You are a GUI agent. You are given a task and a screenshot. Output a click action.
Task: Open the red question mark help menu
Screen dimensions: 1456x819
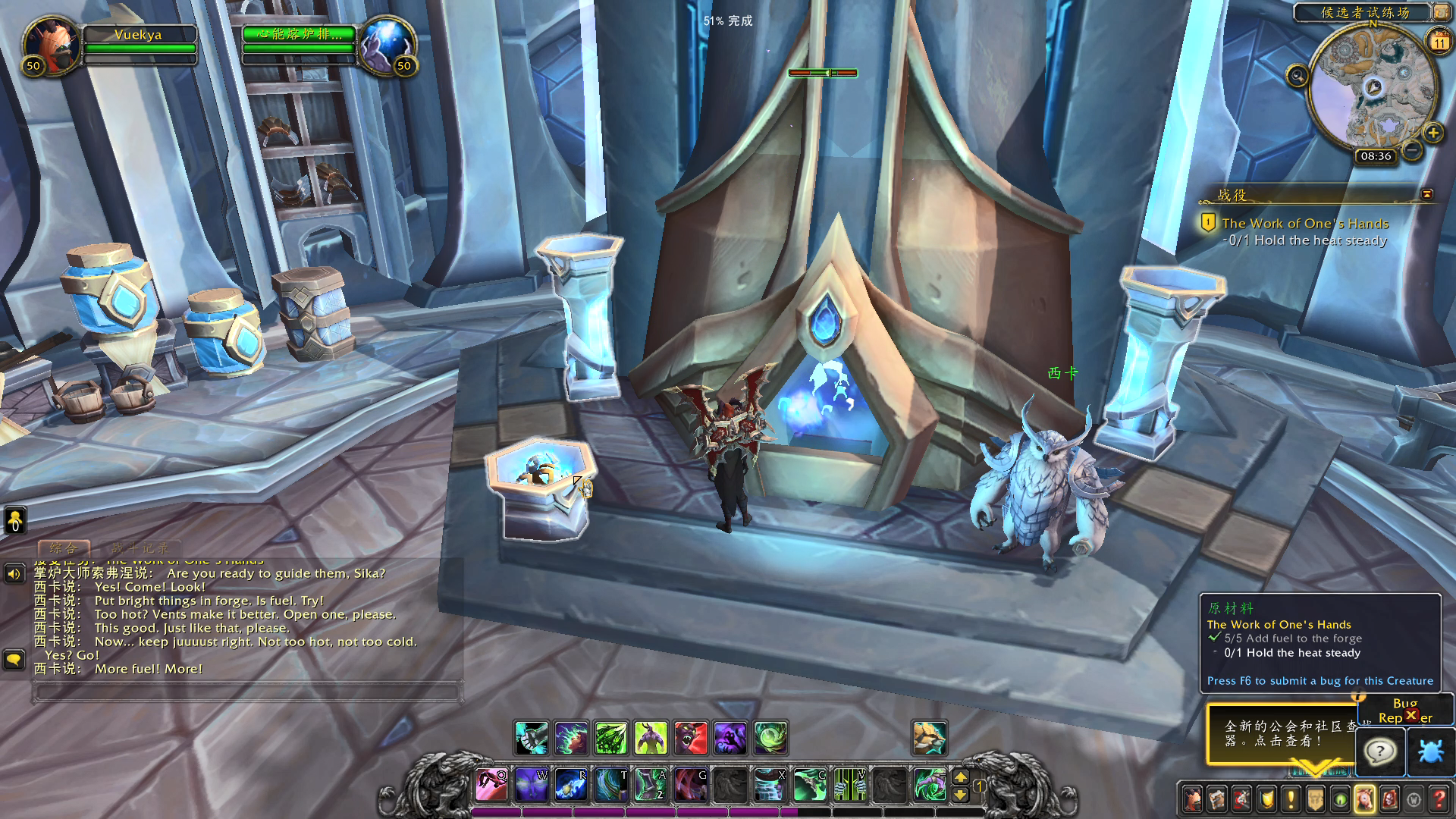1439,799
